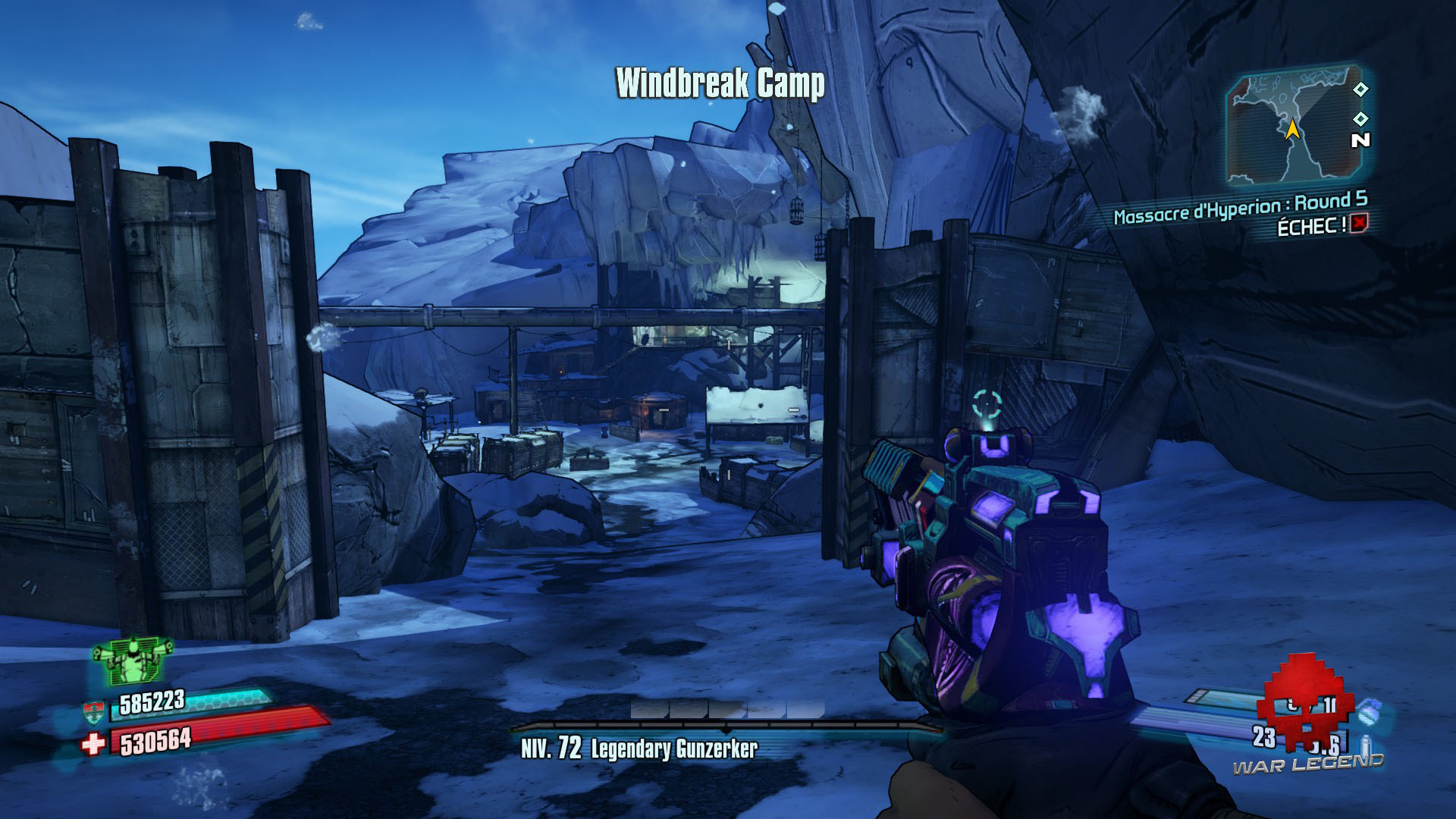1456x819 pixels.
Task: Click the red failed-objective X box
Action: click(x=1359, y=223)
